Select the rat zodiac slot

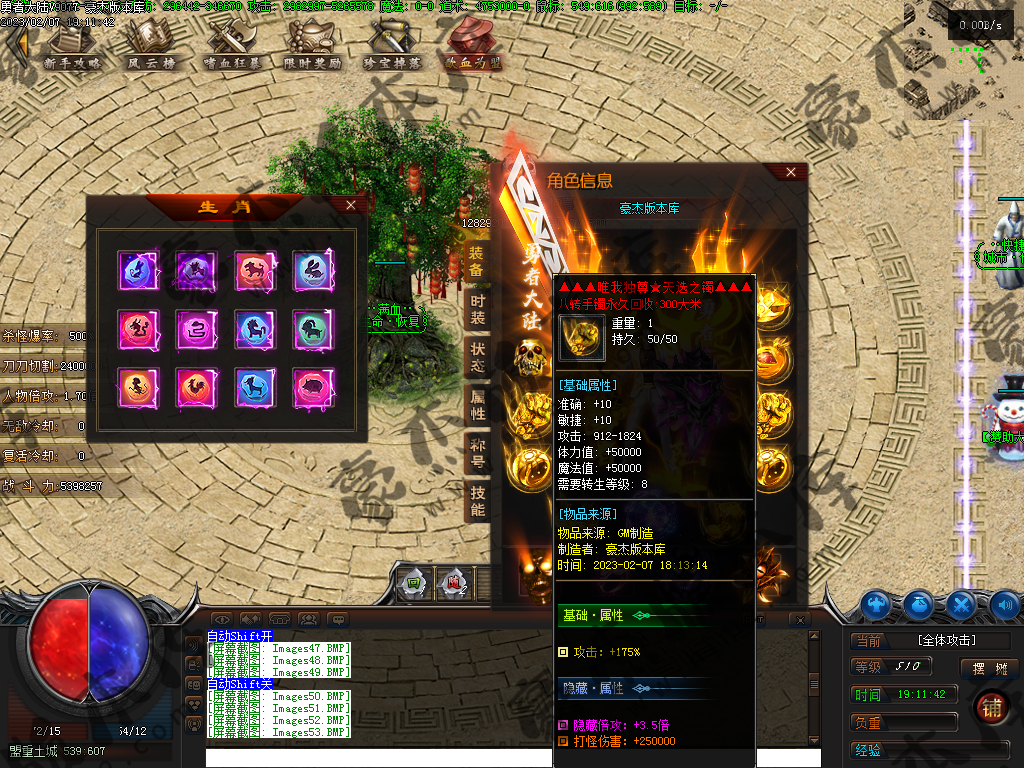(x=138, y=269)
